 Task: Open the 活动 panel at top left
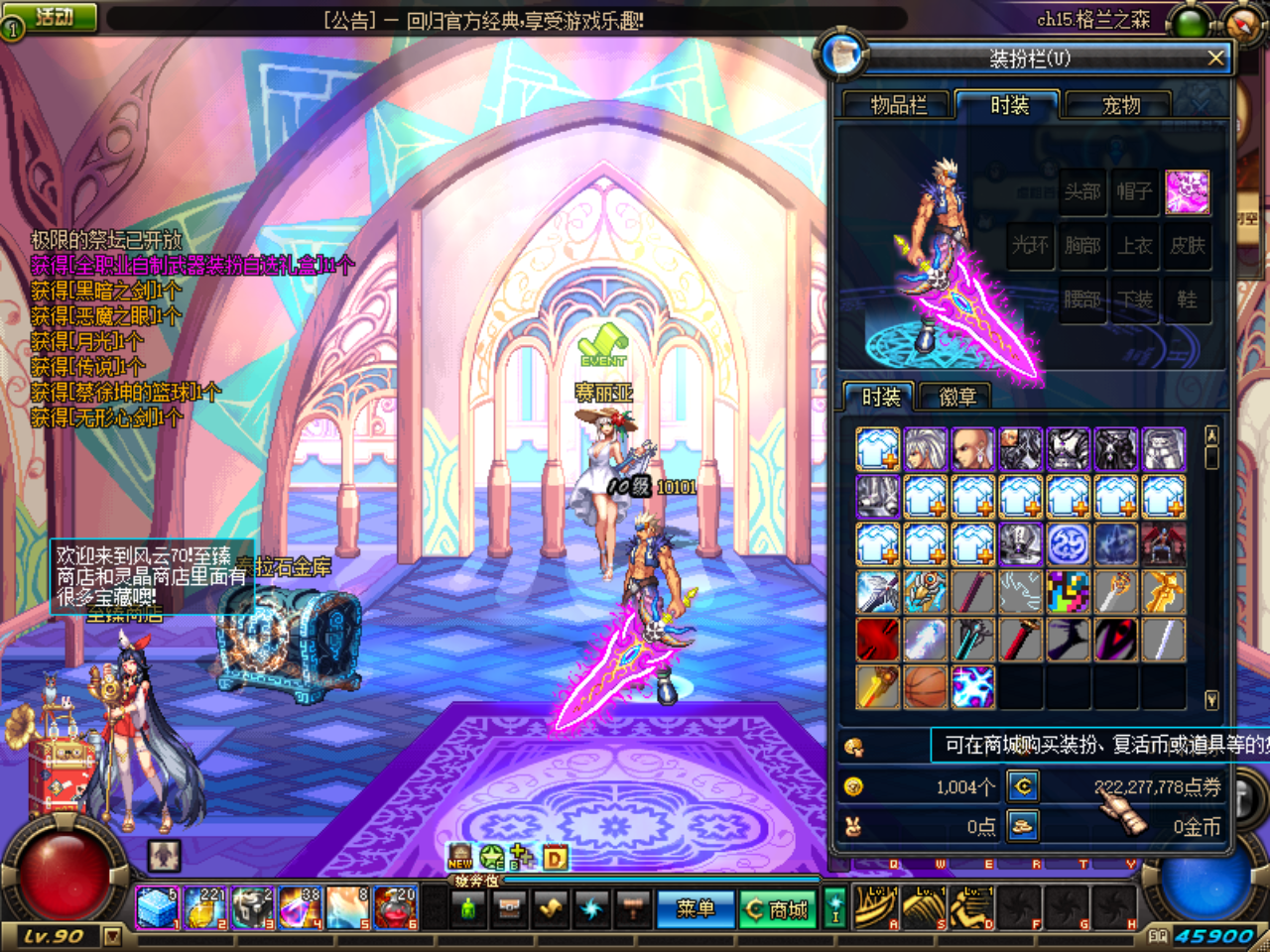[56, 16]
